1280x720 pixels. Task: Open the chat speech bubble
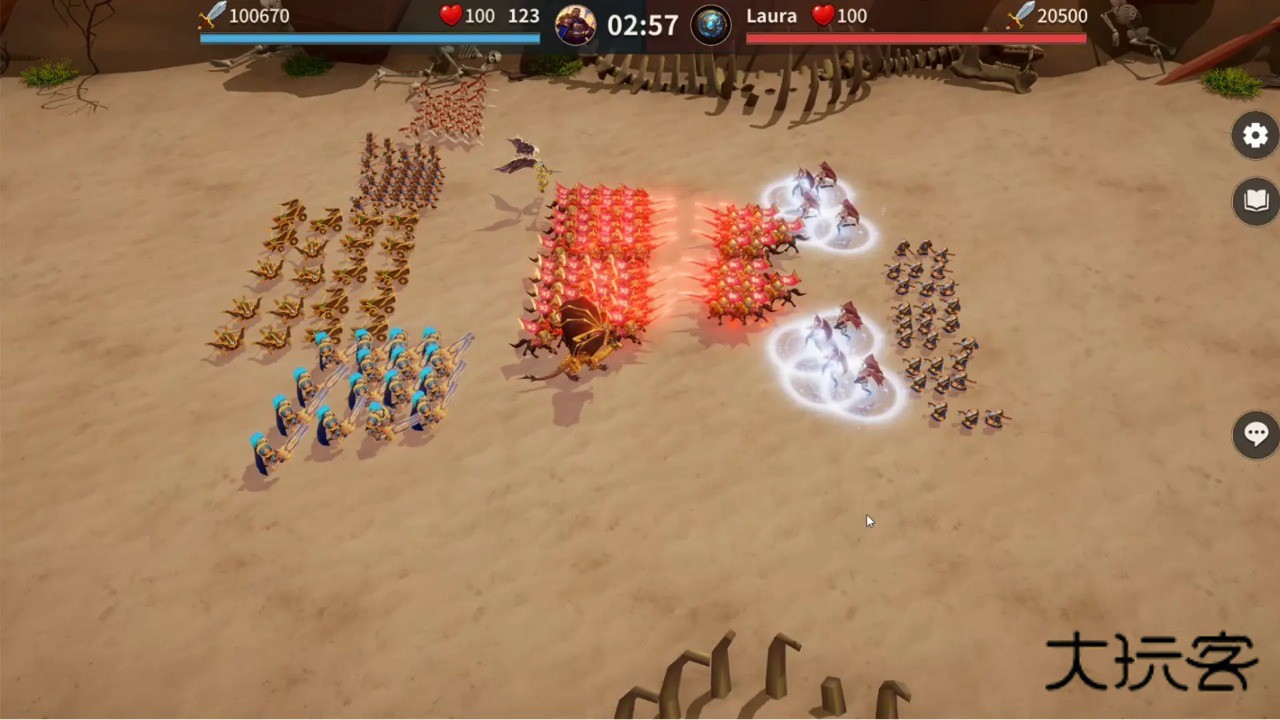click(1256, 434)
